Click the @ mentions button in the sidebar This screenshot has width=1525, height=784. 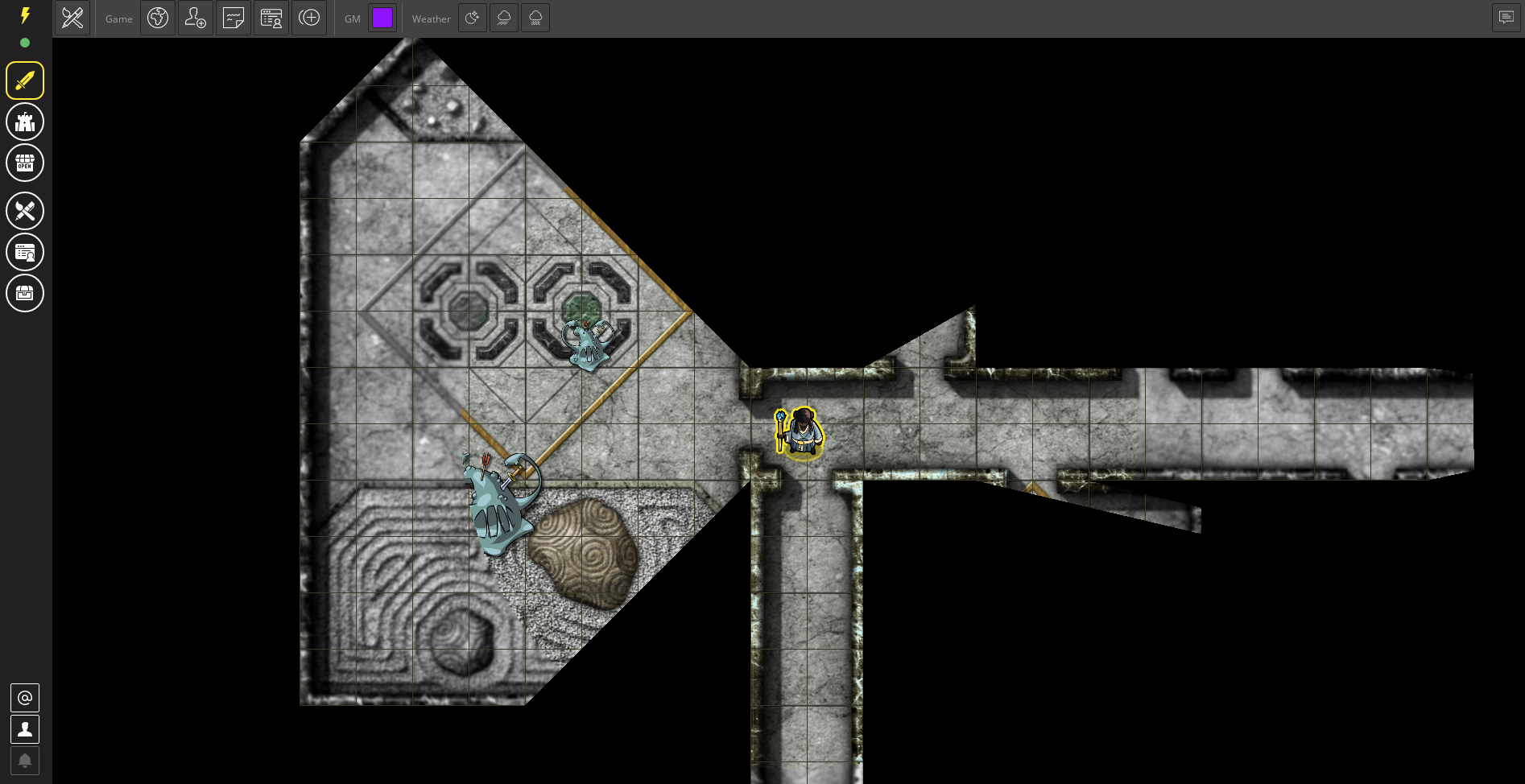[25, 698]
